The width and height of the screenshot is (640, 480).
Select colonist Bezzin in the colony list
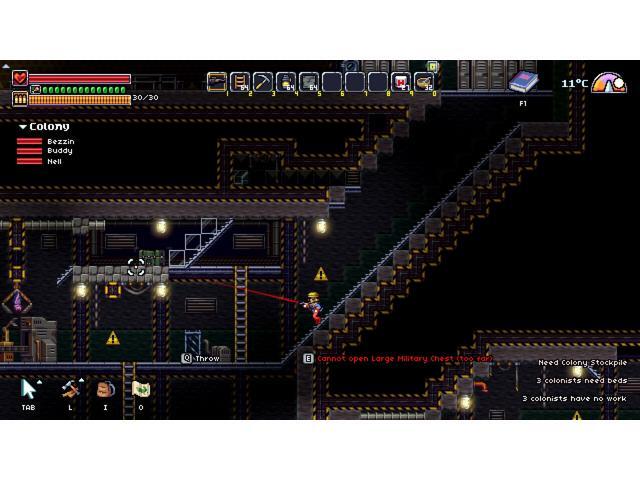60,142
